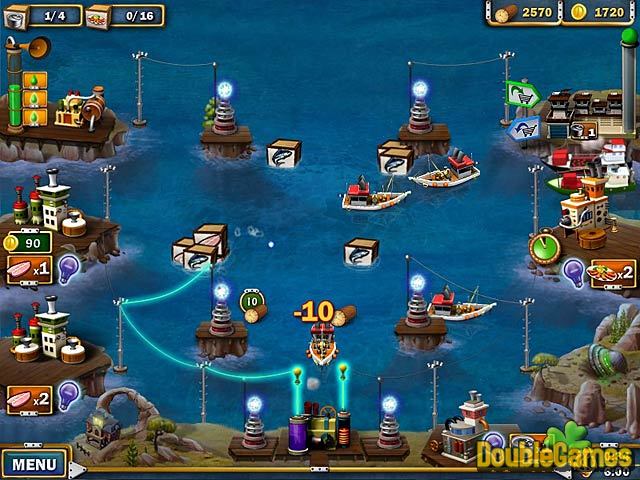Activate the purple lightbulb beside meat x1
The image size is (640, 480).
point(68,267)
